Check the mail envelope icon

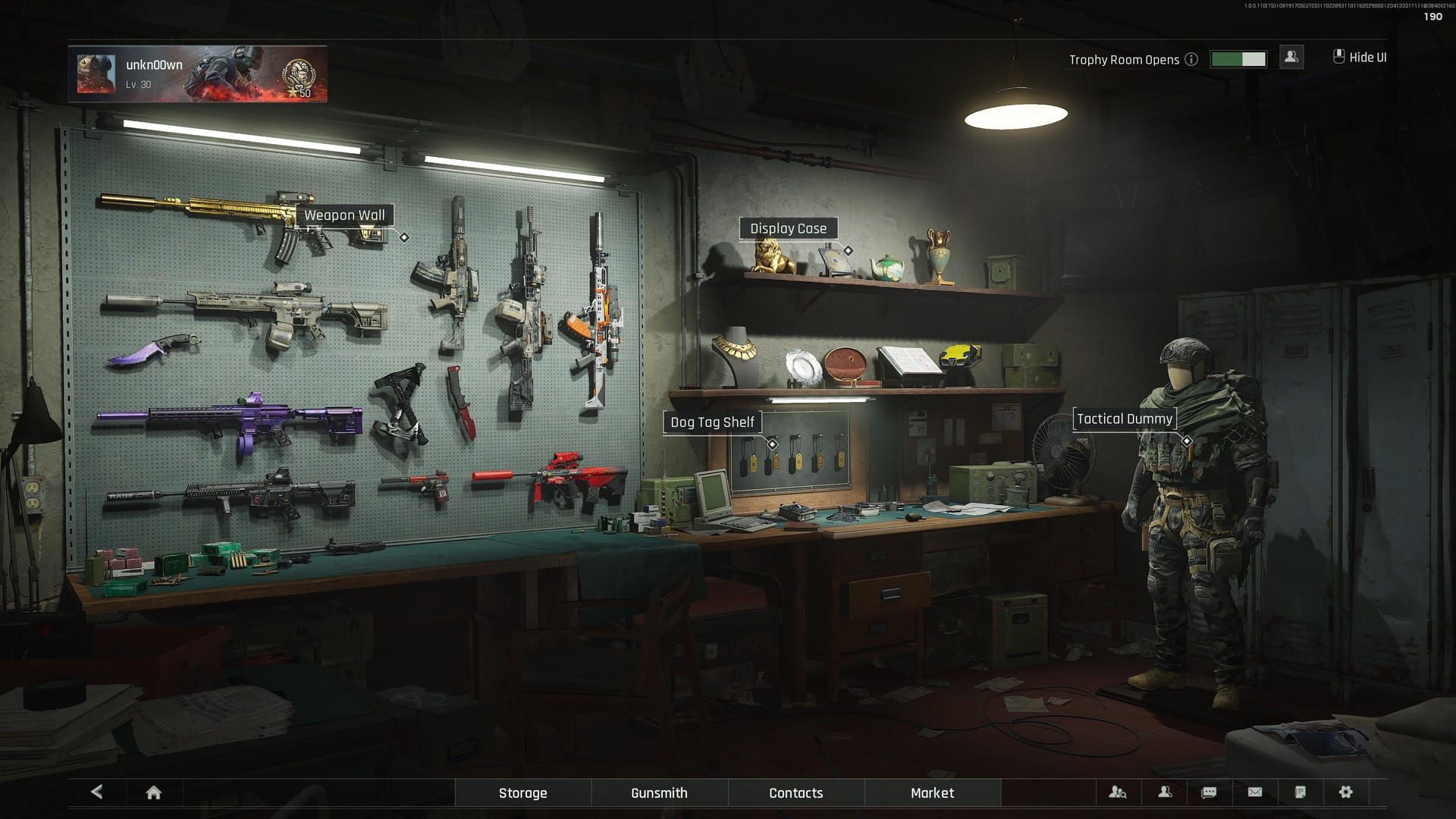coord(1255,792)
